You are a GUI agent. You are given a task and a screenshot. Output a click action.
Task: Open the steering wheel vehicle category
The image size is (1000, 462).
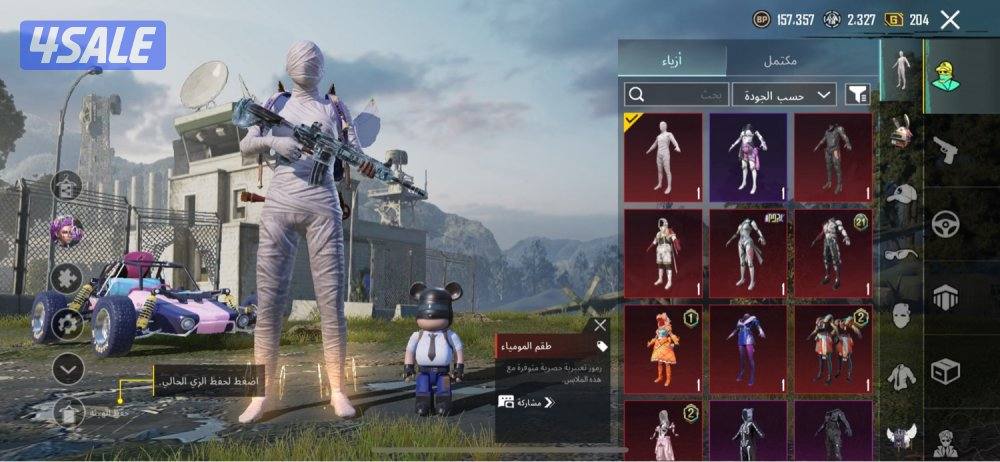point(944,224)
